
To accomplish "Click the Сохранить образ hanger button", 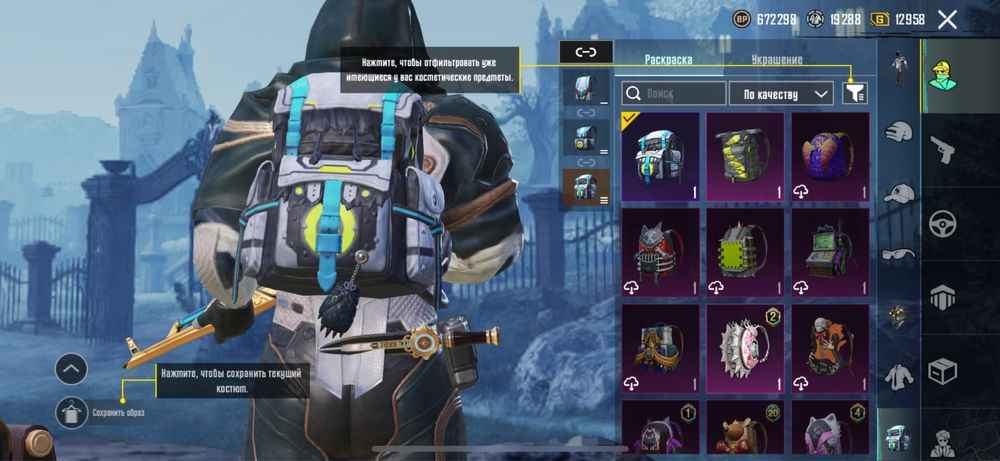I will (x=71, y=411).
